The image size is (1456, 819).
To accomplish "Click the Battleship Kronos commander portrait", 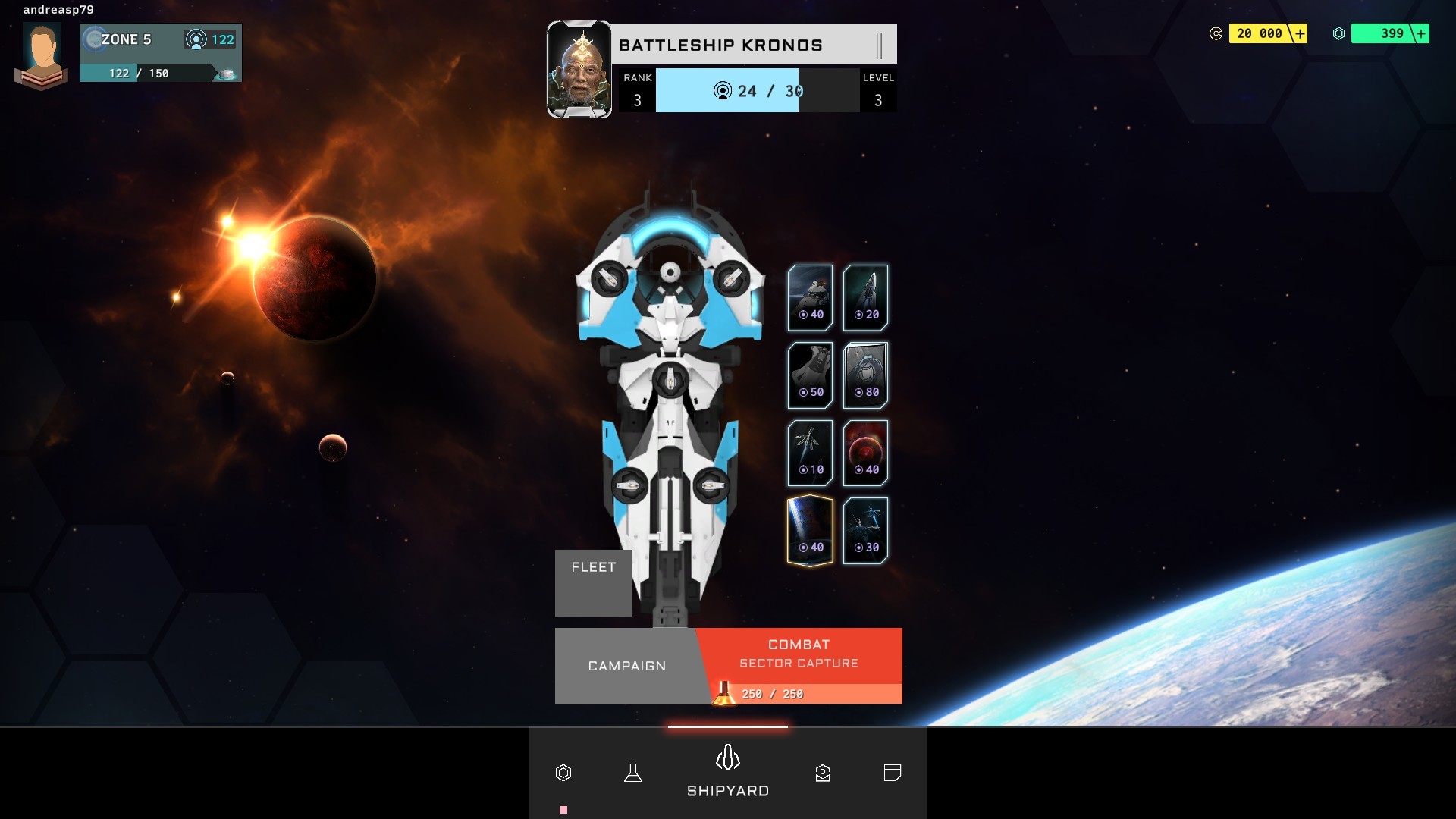I will [x=579, y=68].
